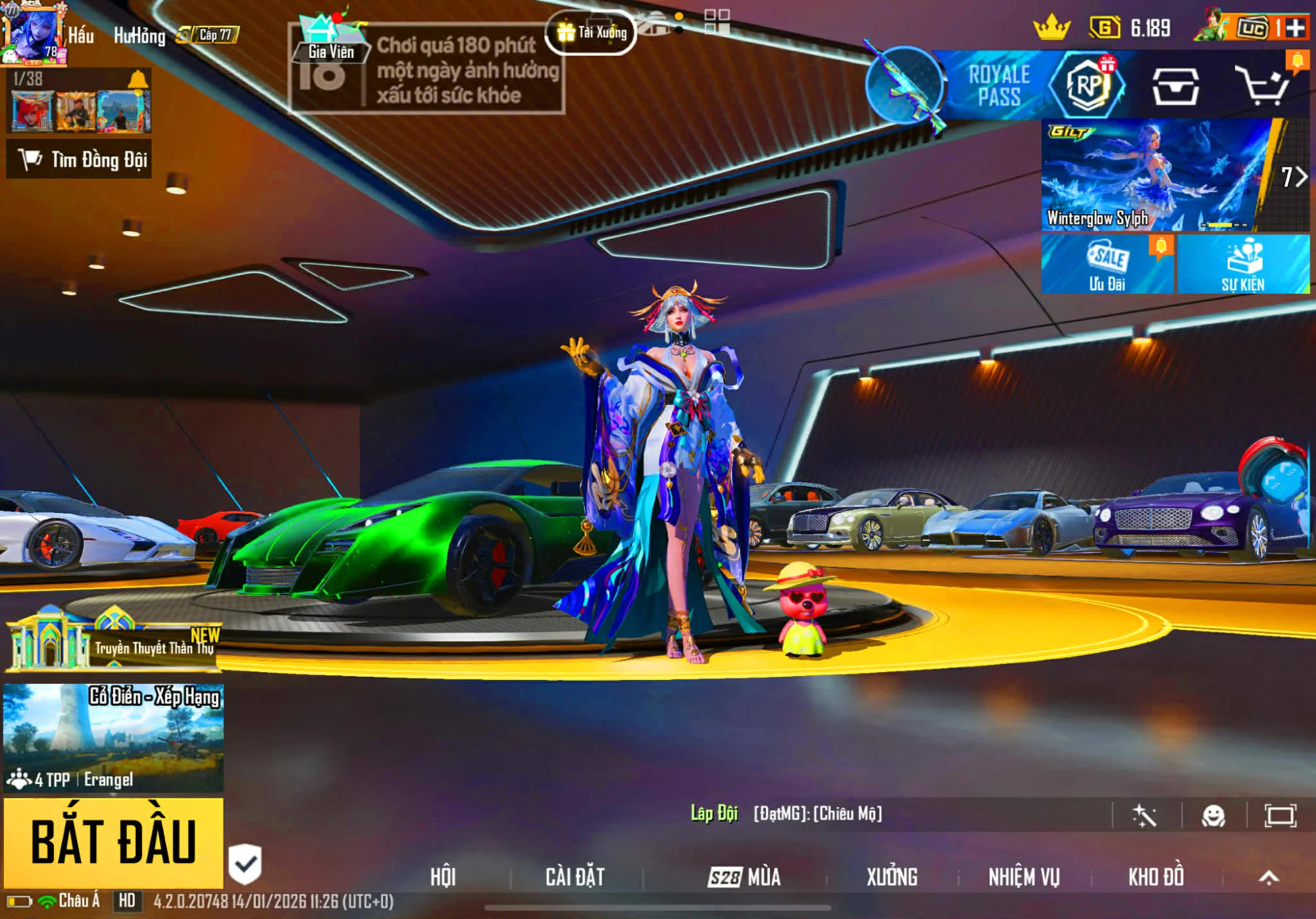Screen dimensions: 1316x919
Task: Open CÀI ĐẶT settings
Action: tap(575, 877)
